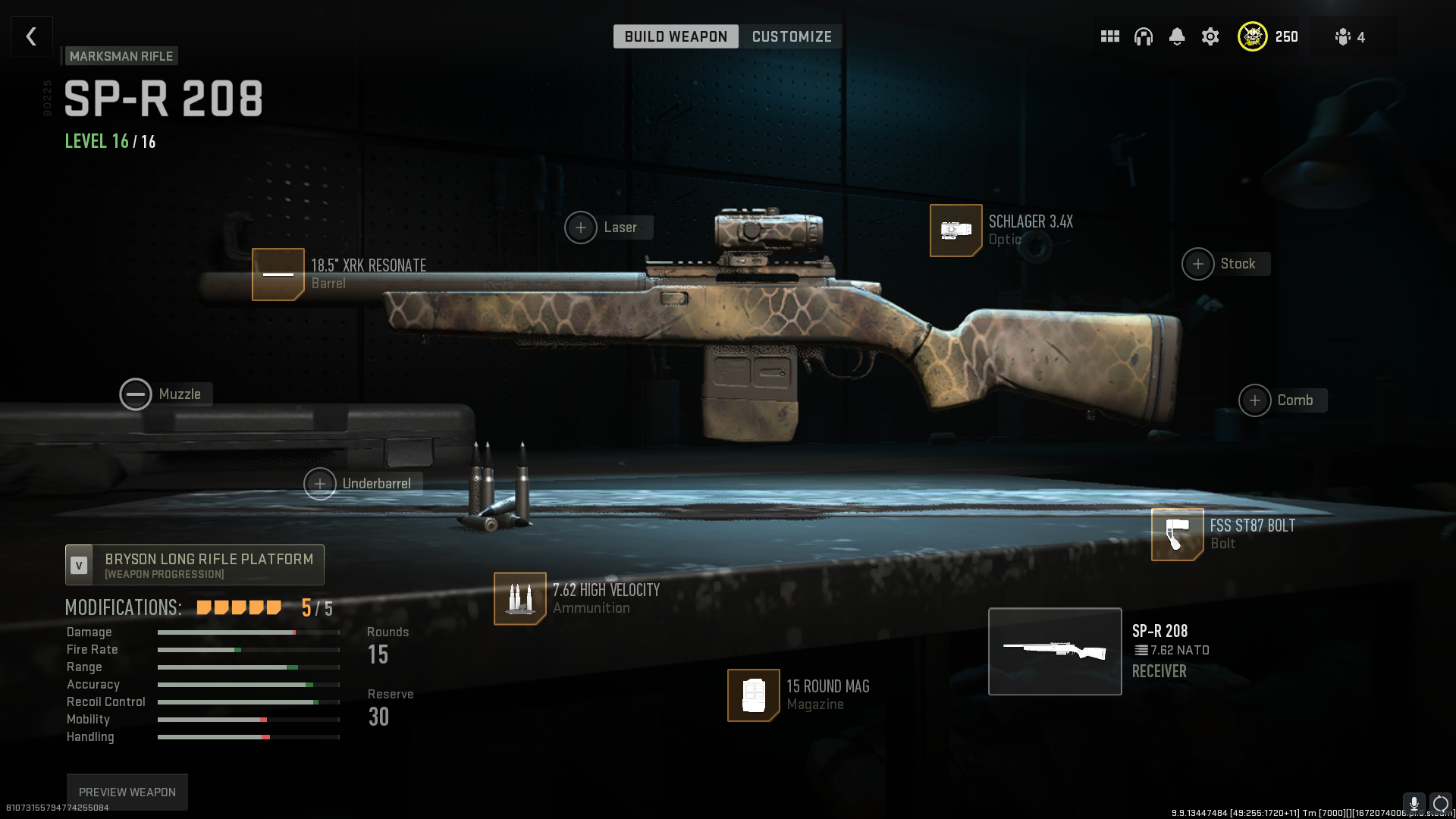
Task: Select the 7.62 High Velocity ammunition slot
Action: 520,598
